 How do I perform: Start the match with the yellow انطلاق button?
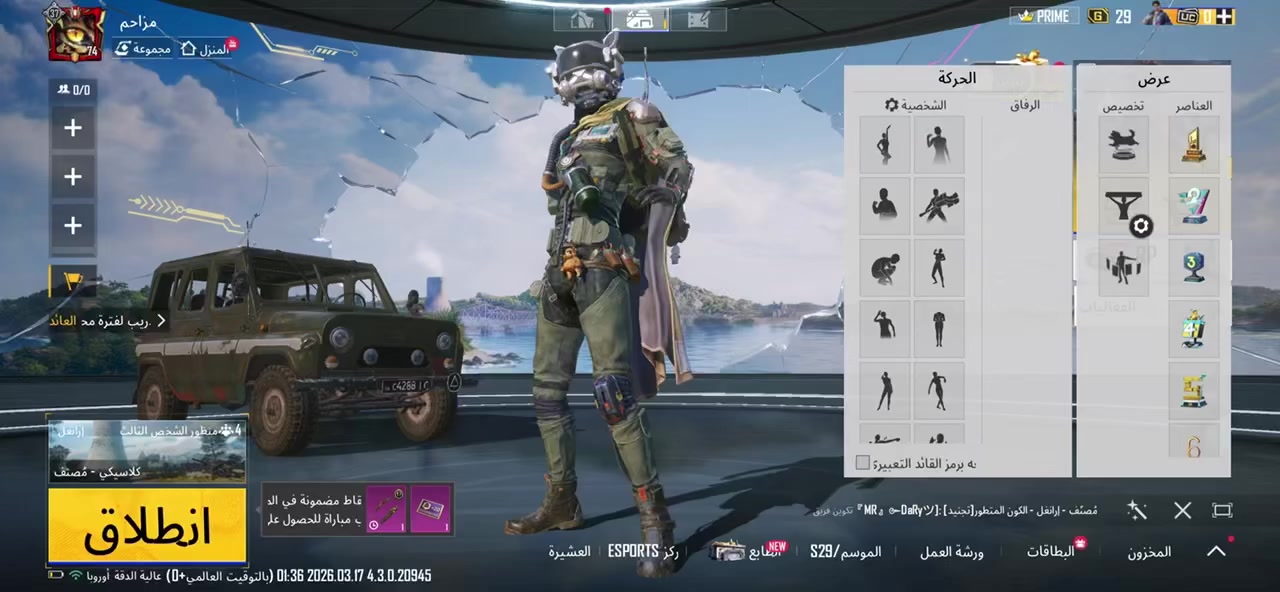tap(147, 526)
